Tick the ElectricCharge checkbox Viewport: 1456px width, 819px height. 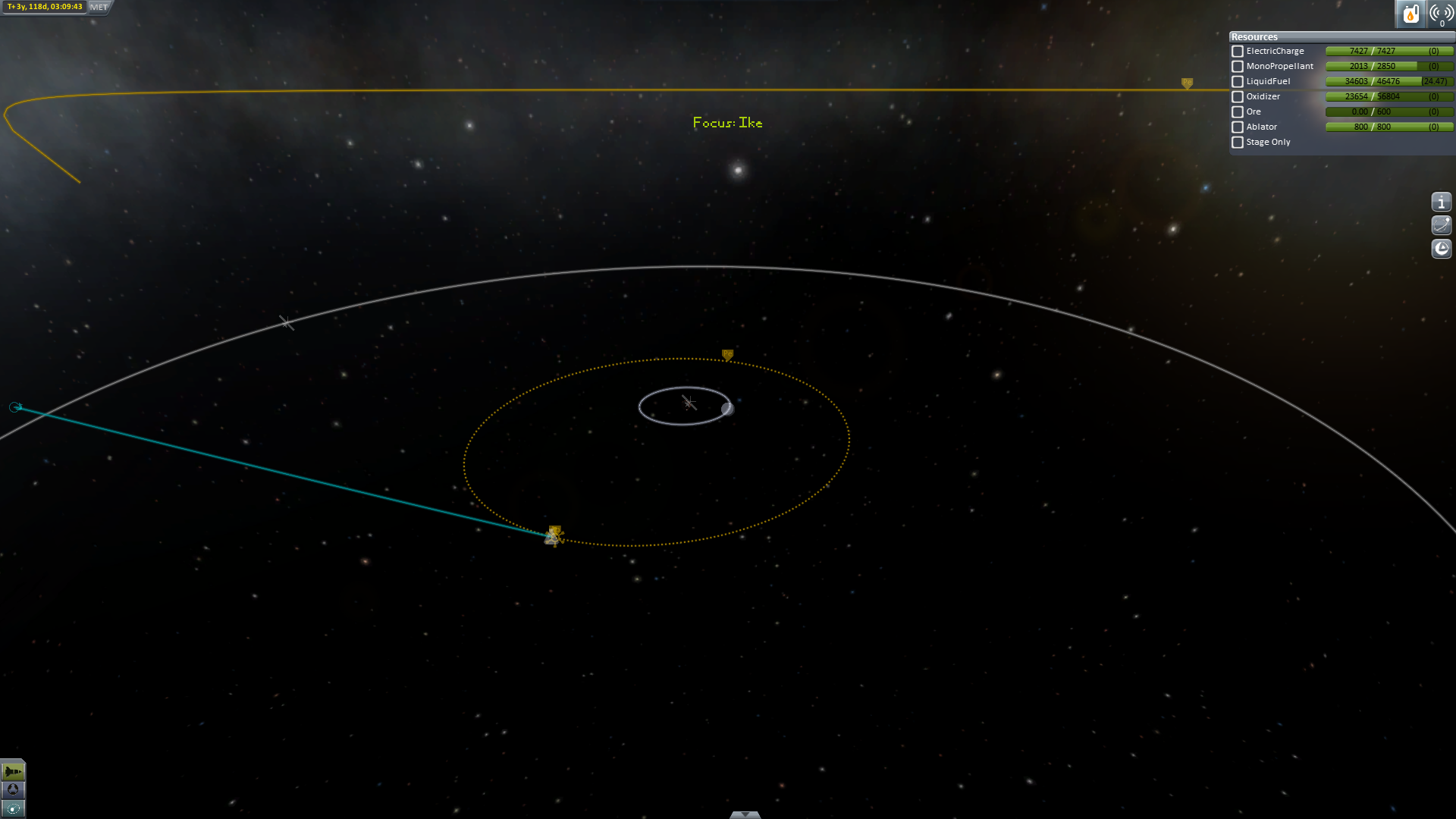[1238, 52]
